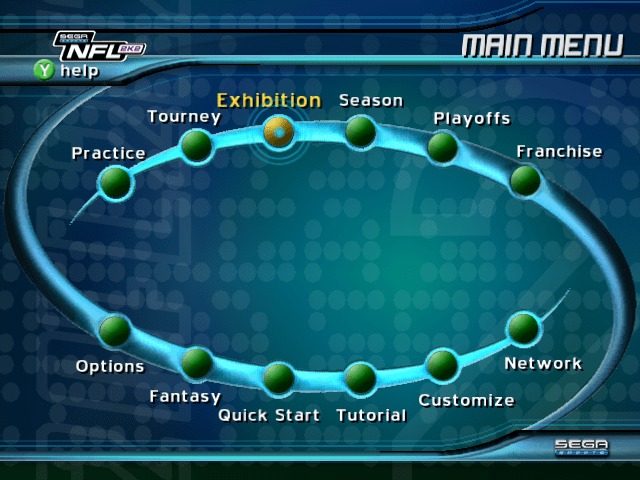640x480 pixels.
Task: Open Fantasy mode
Action: tap(196, 362)
